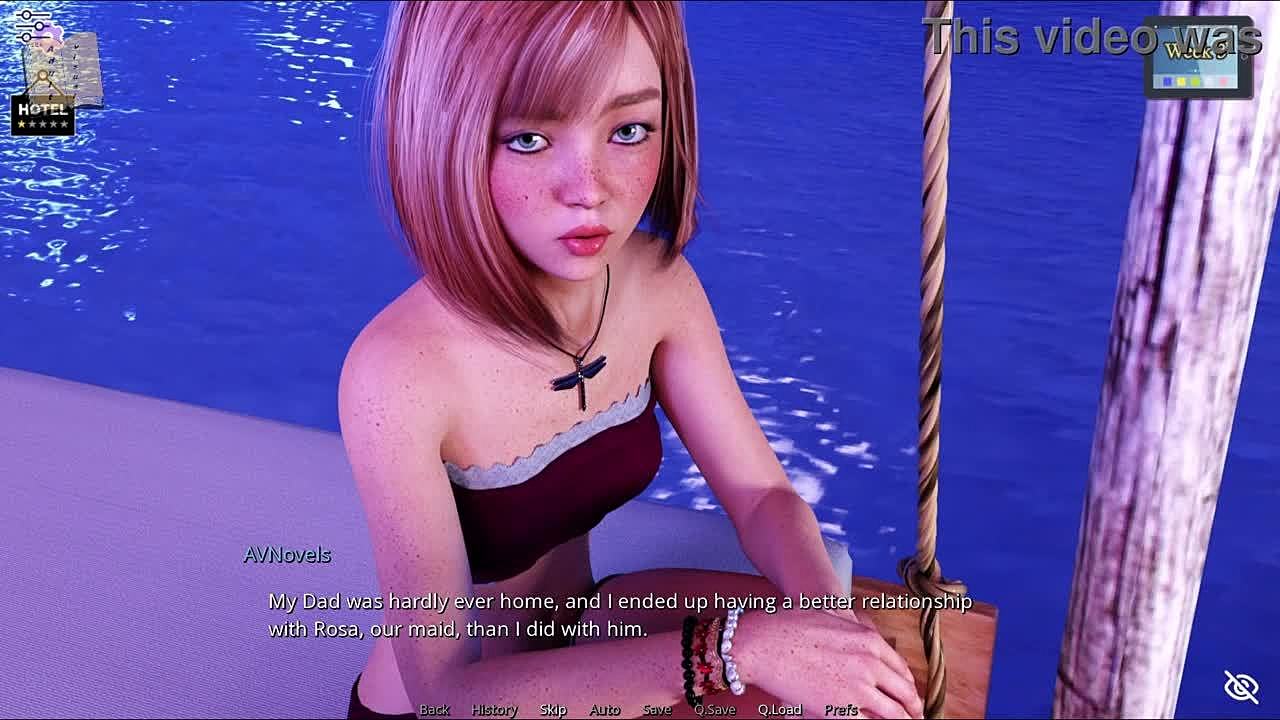The width and height of the screenshot is (1280, 720).
Task: Skip ahead through the dialogue
Action: coord(553,709)
